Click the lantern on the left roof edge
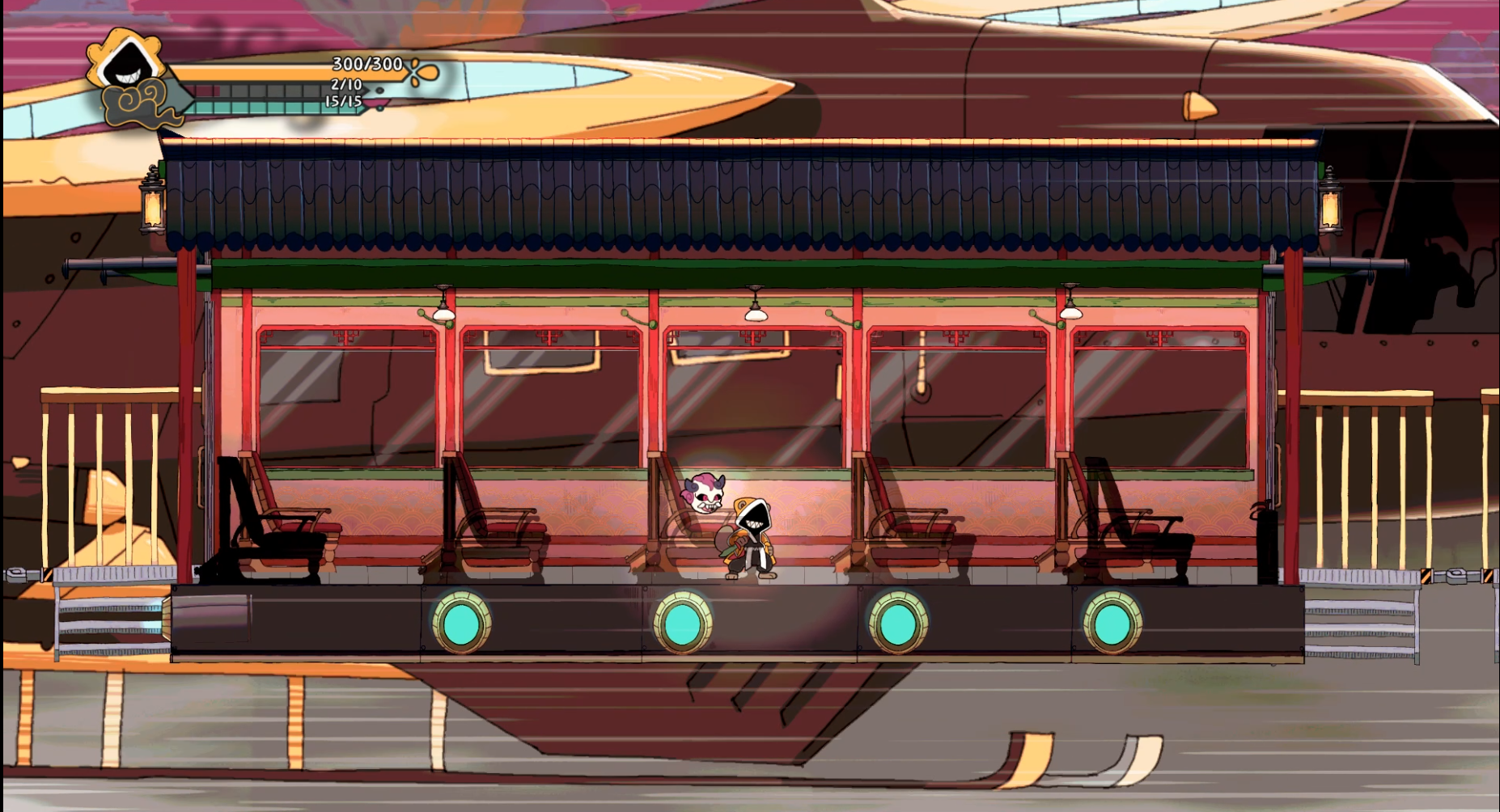 [x=152, y=206]
